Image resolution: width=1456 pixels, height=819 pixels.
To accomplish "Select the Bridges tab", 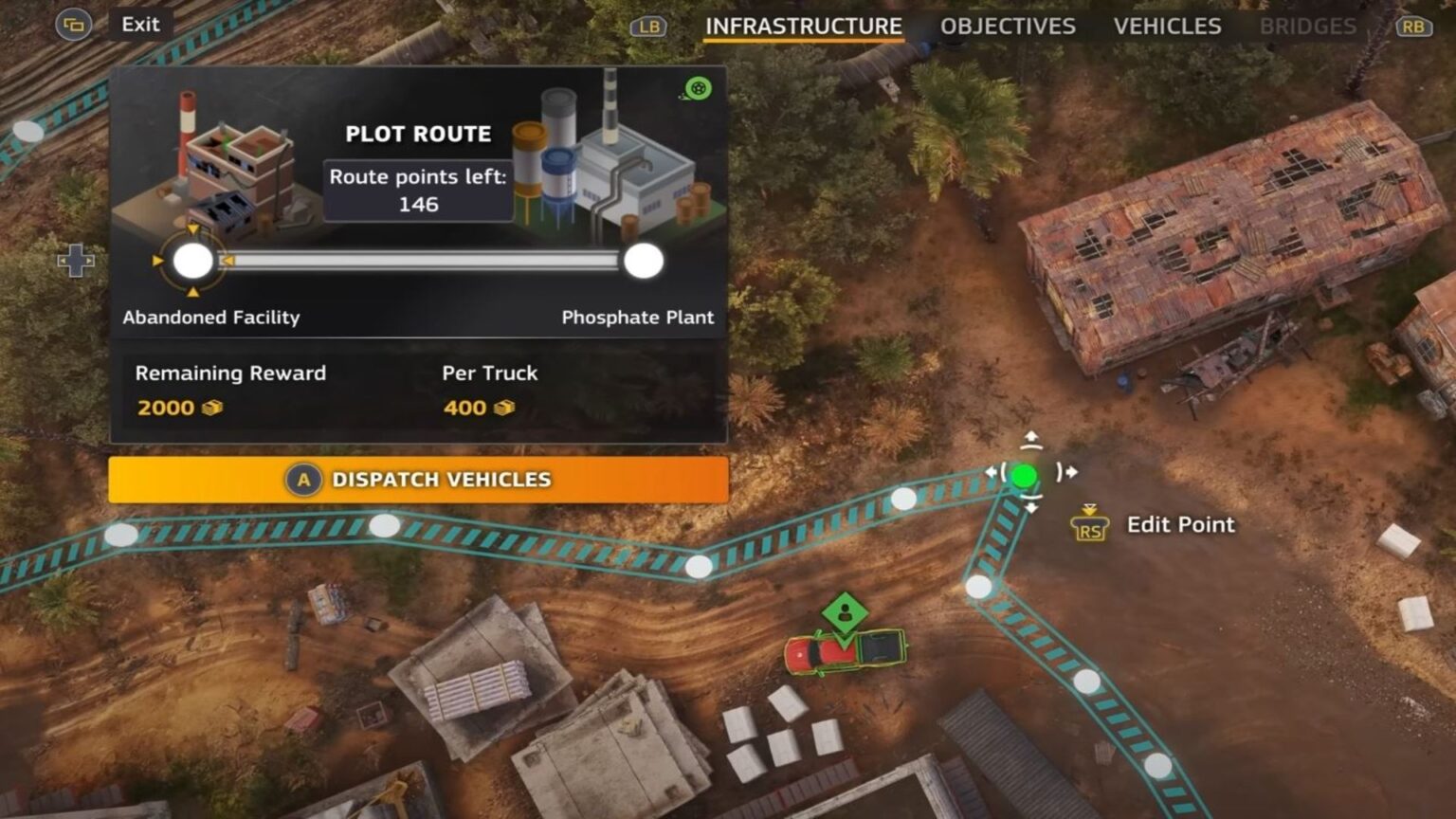I will (1307, 27).
